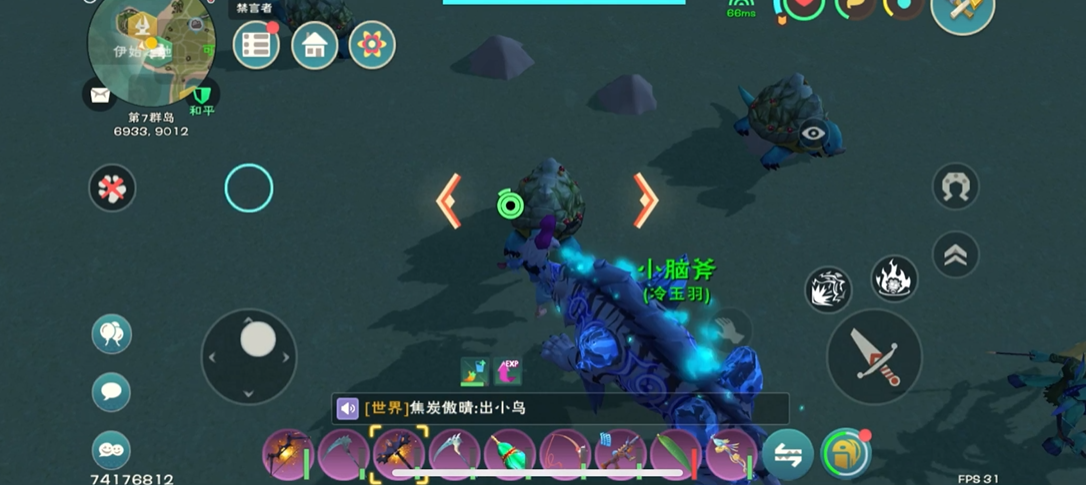Tap the horseshoe mount button
1086x485 pixels.
(955, 187)
